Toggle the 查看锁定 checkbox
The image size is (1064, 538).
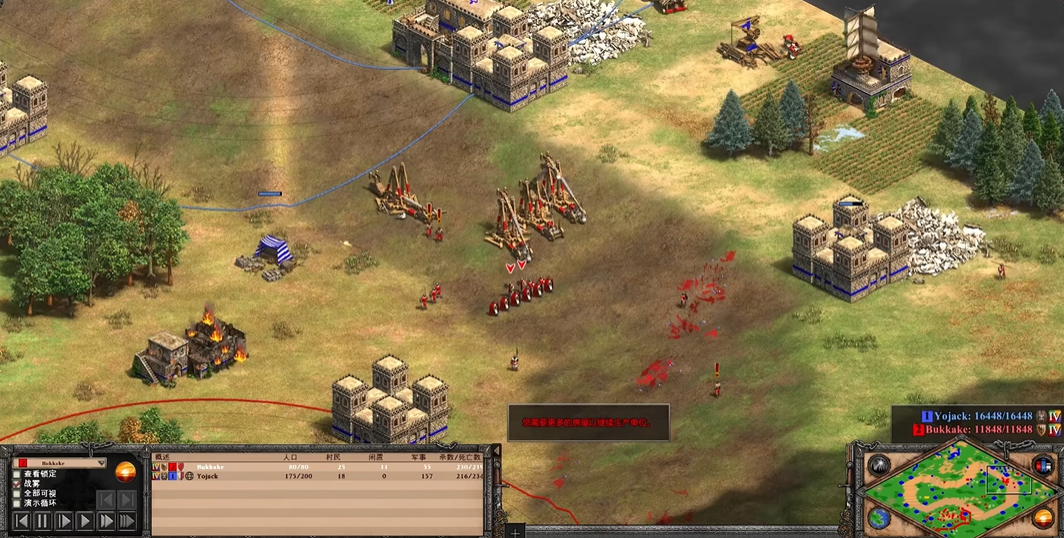click(17, 474)
